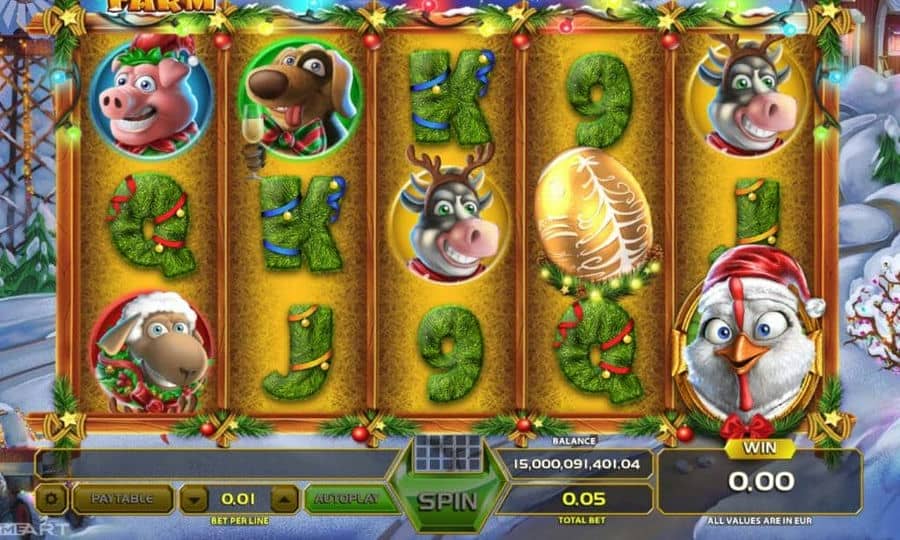900x540 pixels.
Task: Open the Paytable
Action: [x=122, y=498]
